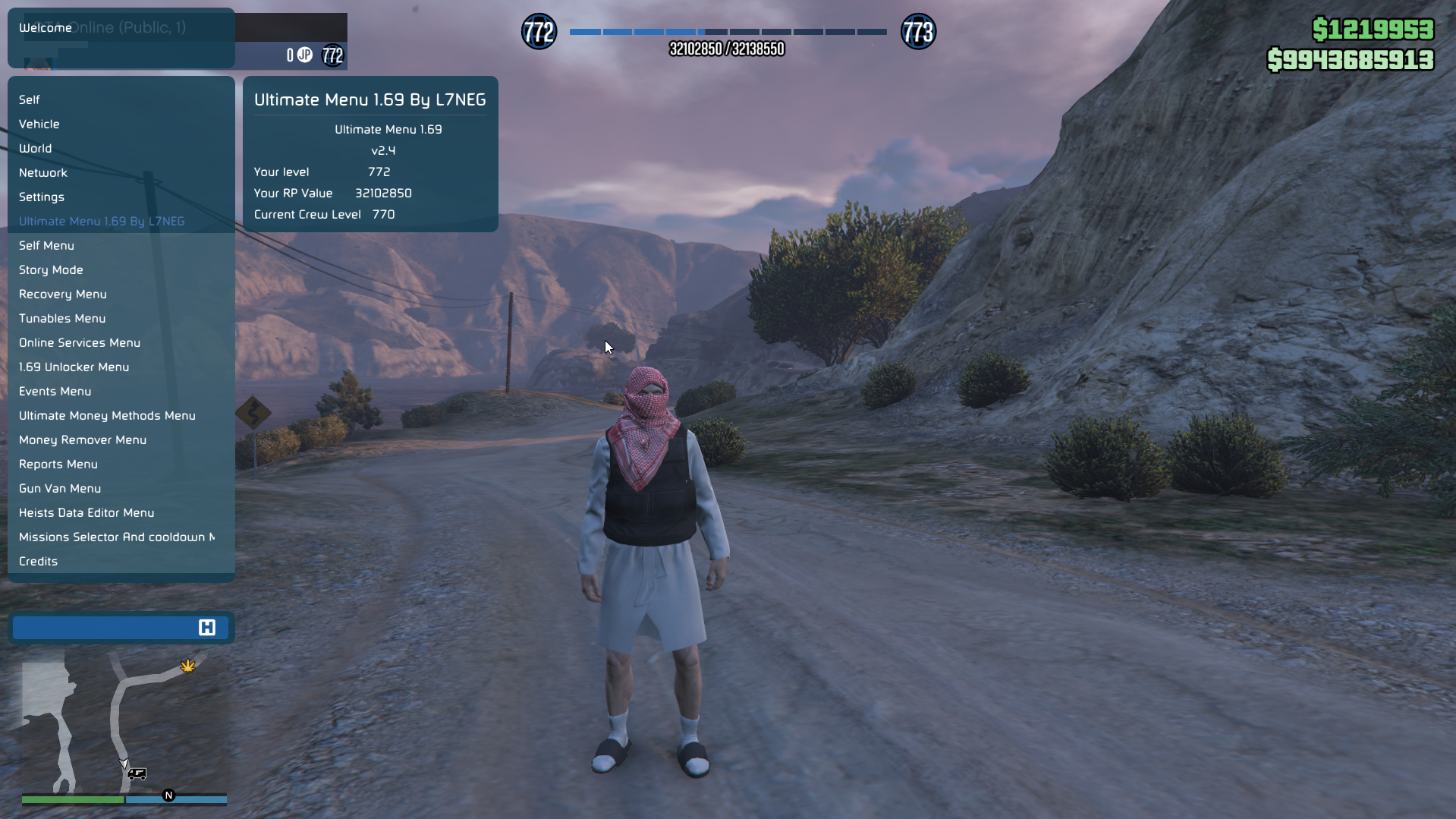Open the World section
The width and height of the screenshot is (1456, 819).
[x=36, y=148]
